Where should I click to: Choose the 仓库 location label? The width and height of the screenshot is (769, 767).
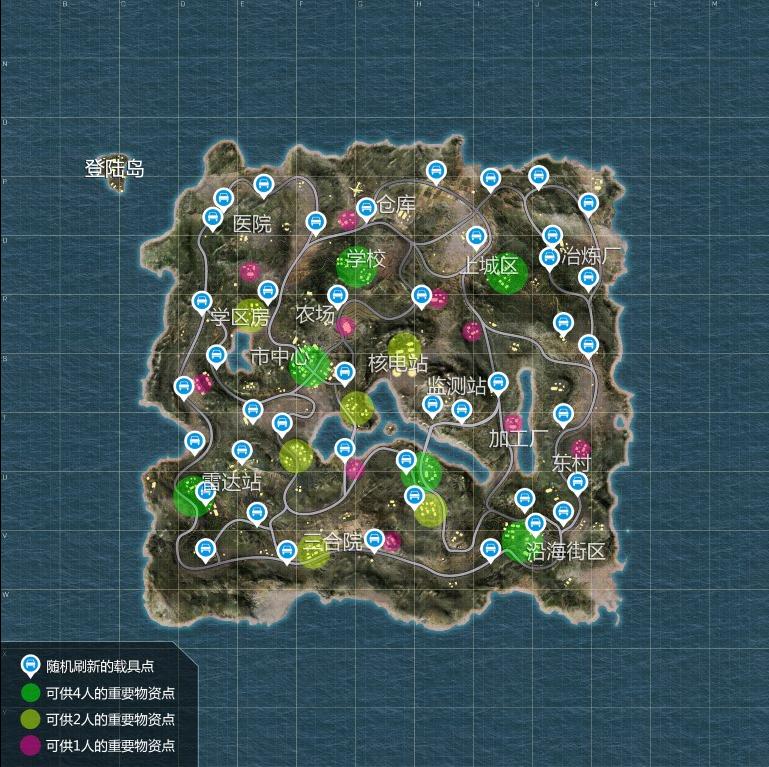click(395, 205)
